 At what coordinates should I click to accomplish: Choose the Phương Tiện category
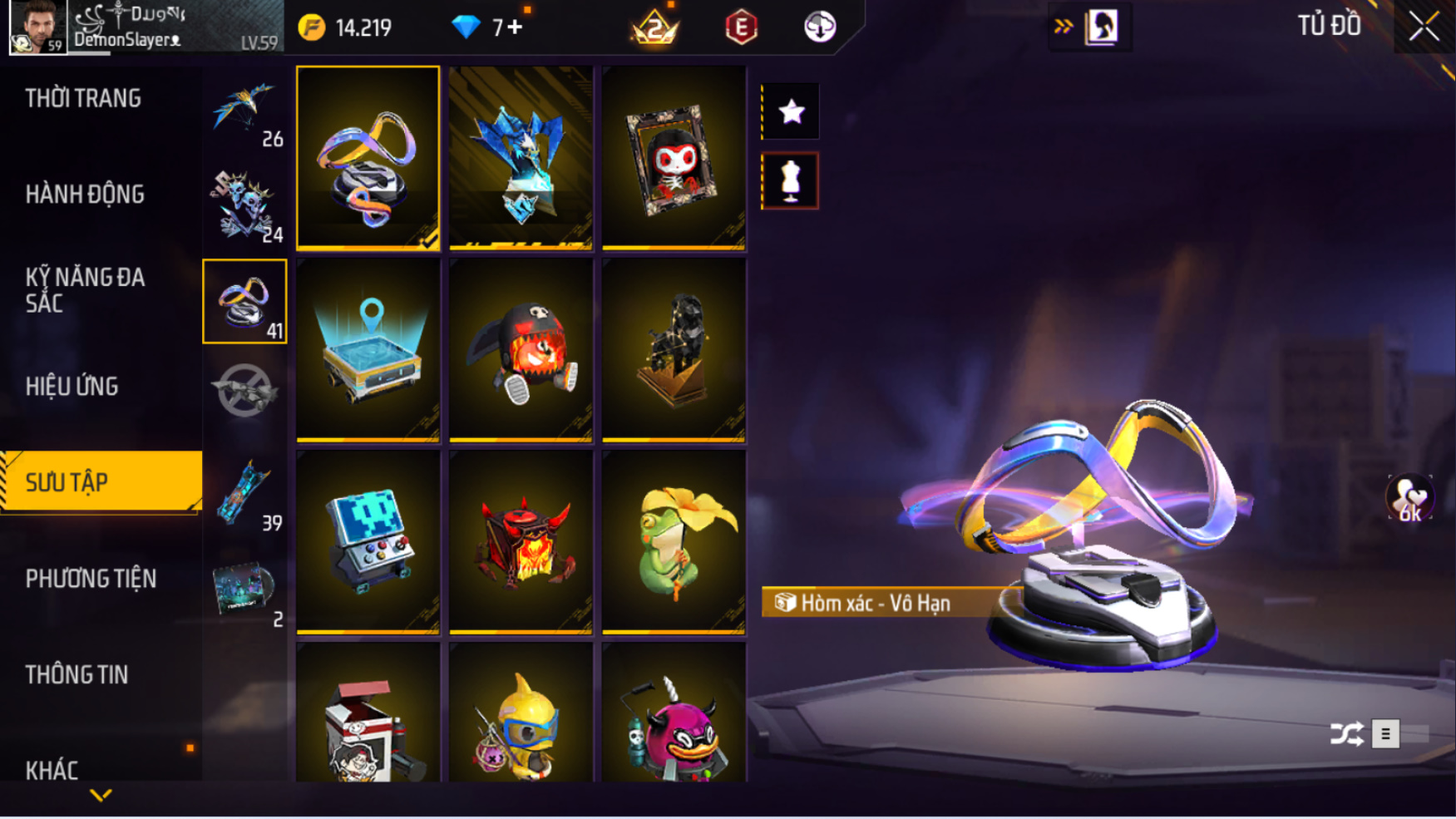(91, 579)
